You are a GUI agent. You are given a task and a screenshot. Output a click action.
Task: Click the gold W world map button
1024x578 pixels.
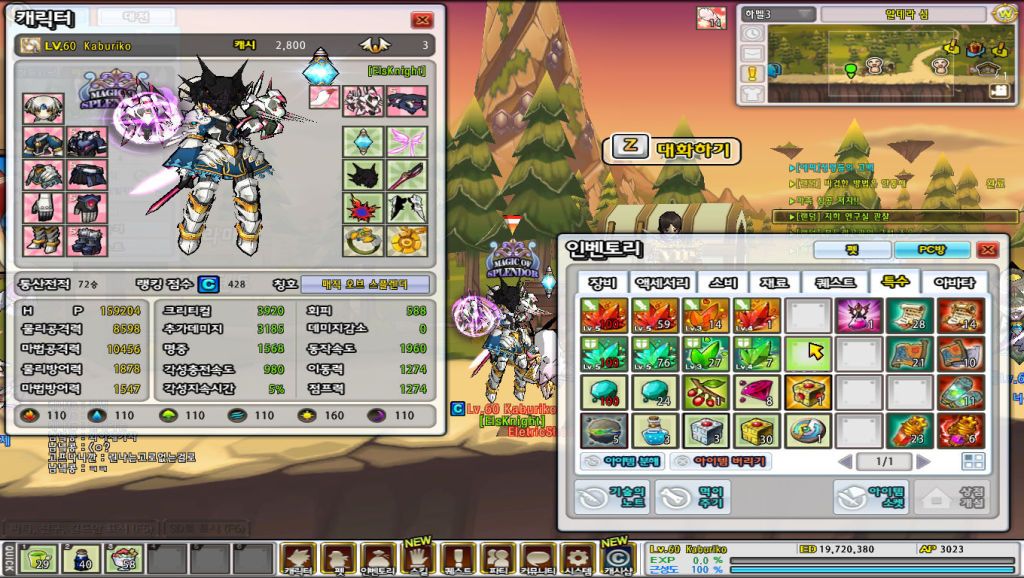(x=1005, y=14)
